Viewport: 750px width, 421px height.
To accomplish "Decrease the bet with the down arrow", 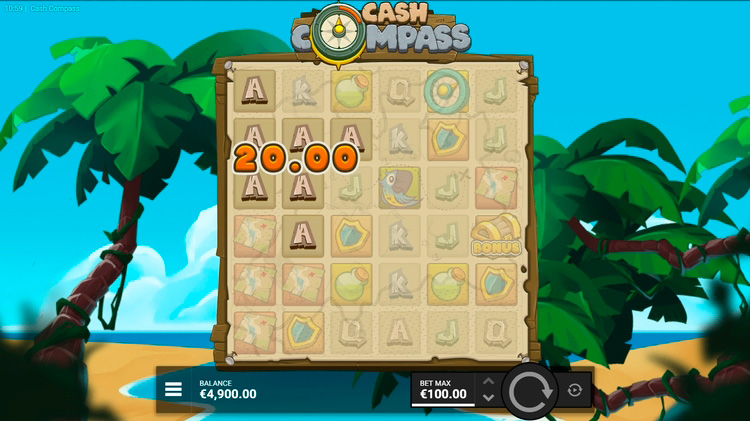I will click(x=488, y=397).
